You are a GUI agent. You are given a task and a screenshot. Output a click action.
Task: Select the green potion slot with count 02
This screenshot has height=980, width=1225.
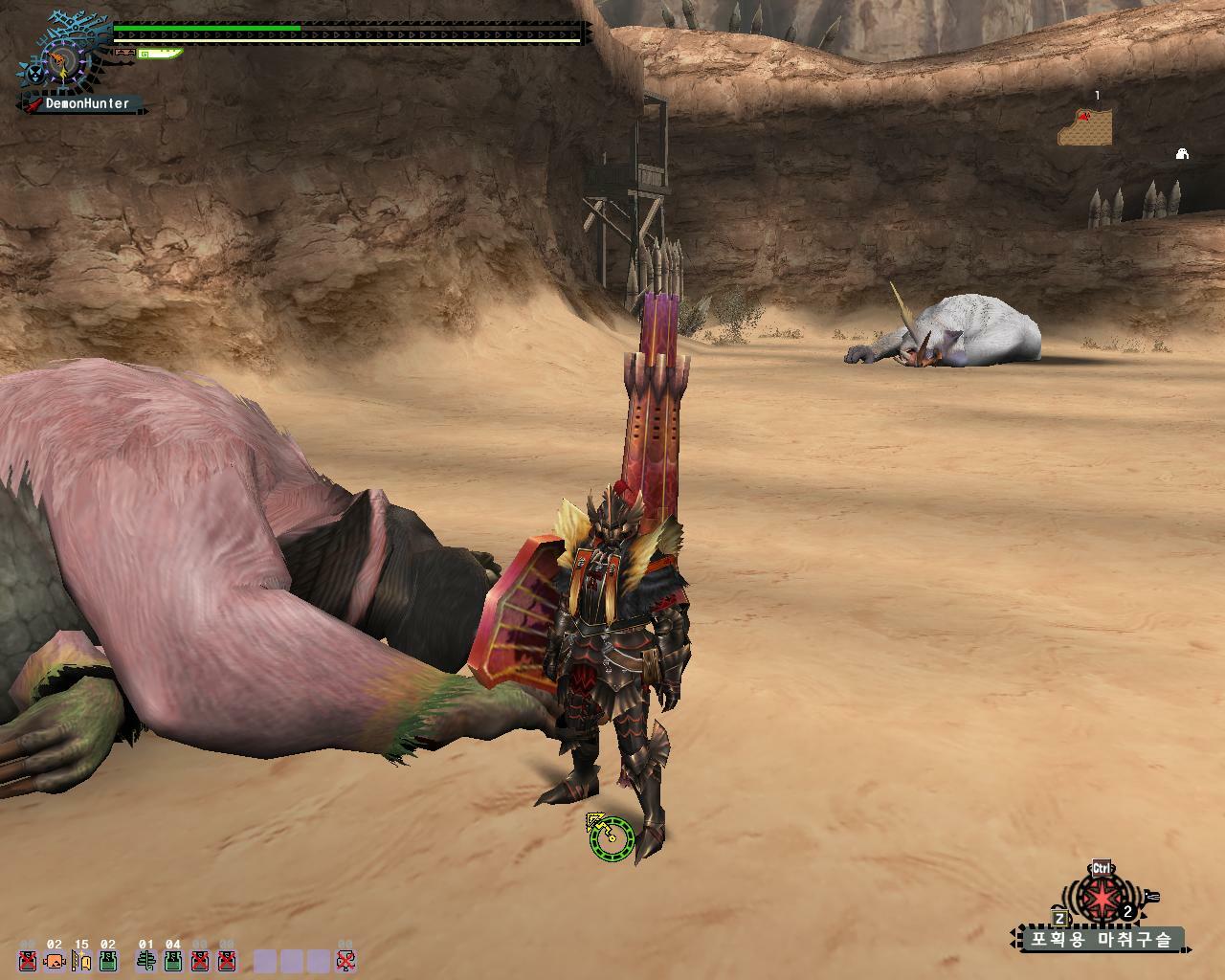[x=108, y=960]
